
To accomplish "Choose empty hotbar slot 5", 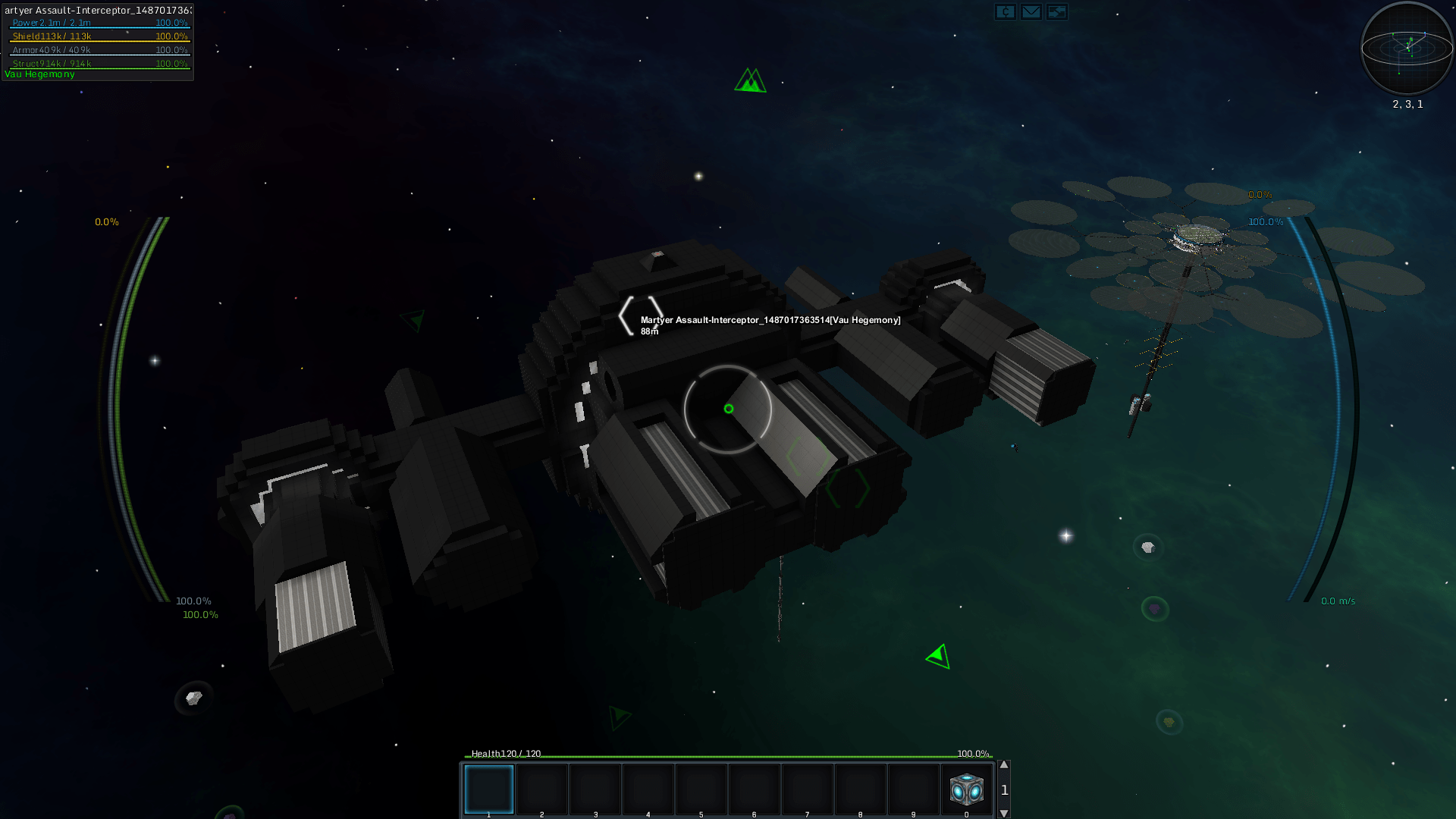I will tap(701, 789).
